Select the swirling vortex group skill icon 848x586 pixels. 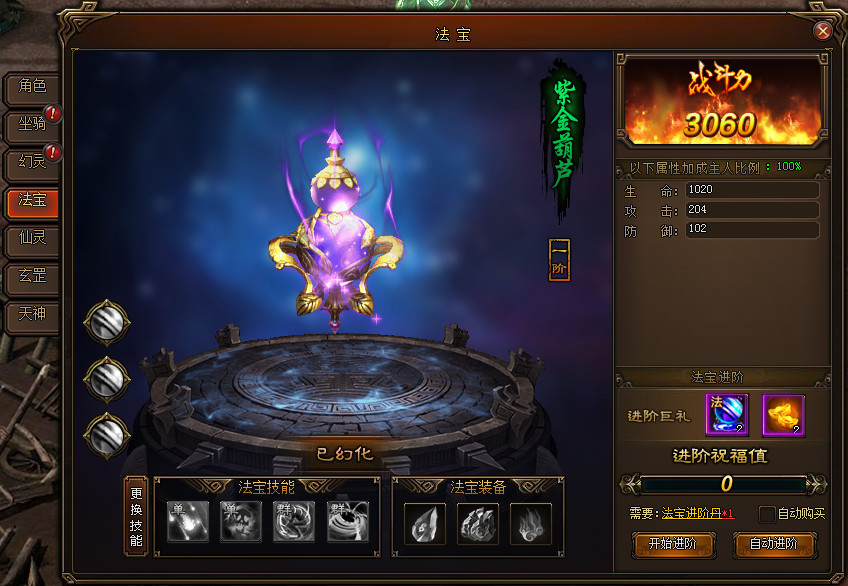348,522
